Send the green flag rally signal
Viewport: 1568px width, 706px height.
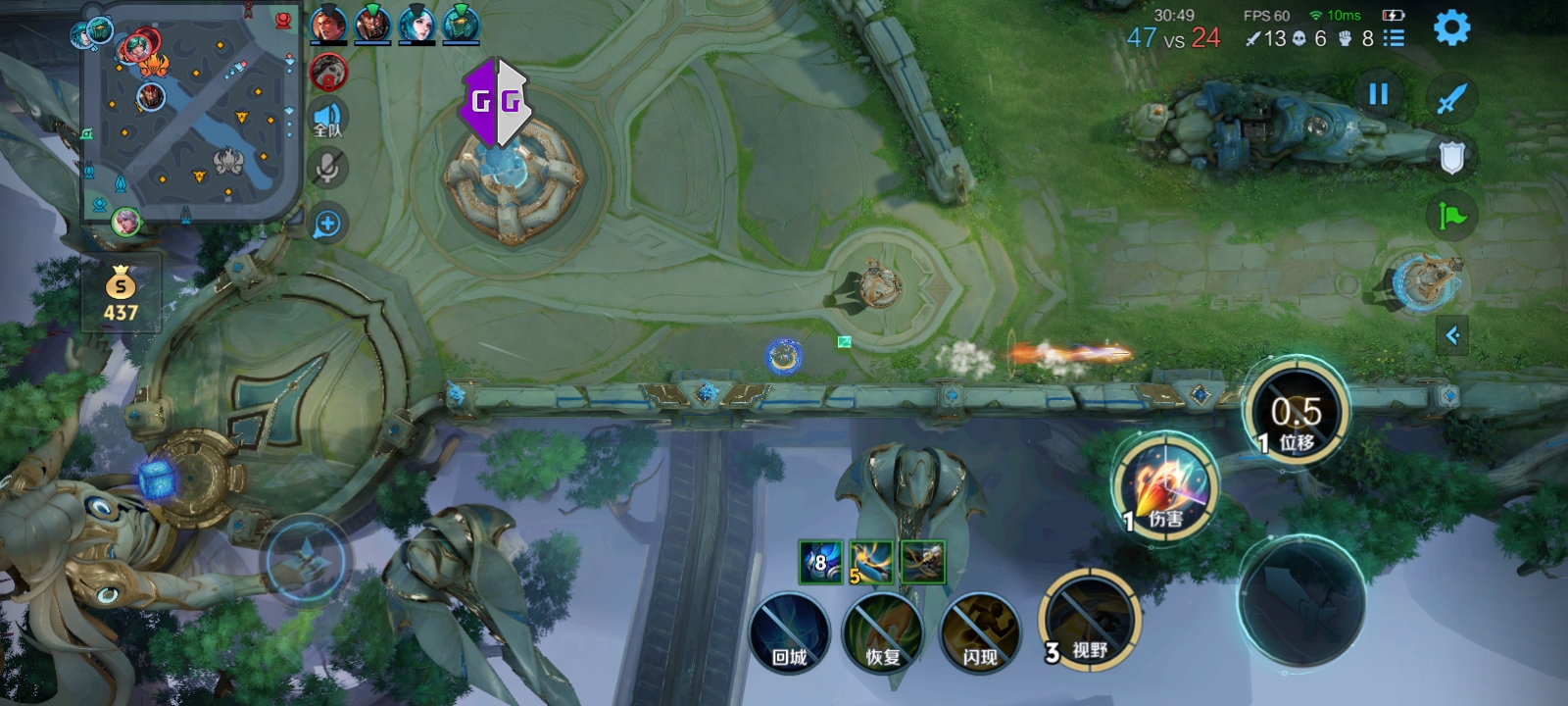tap(1451, 215)
